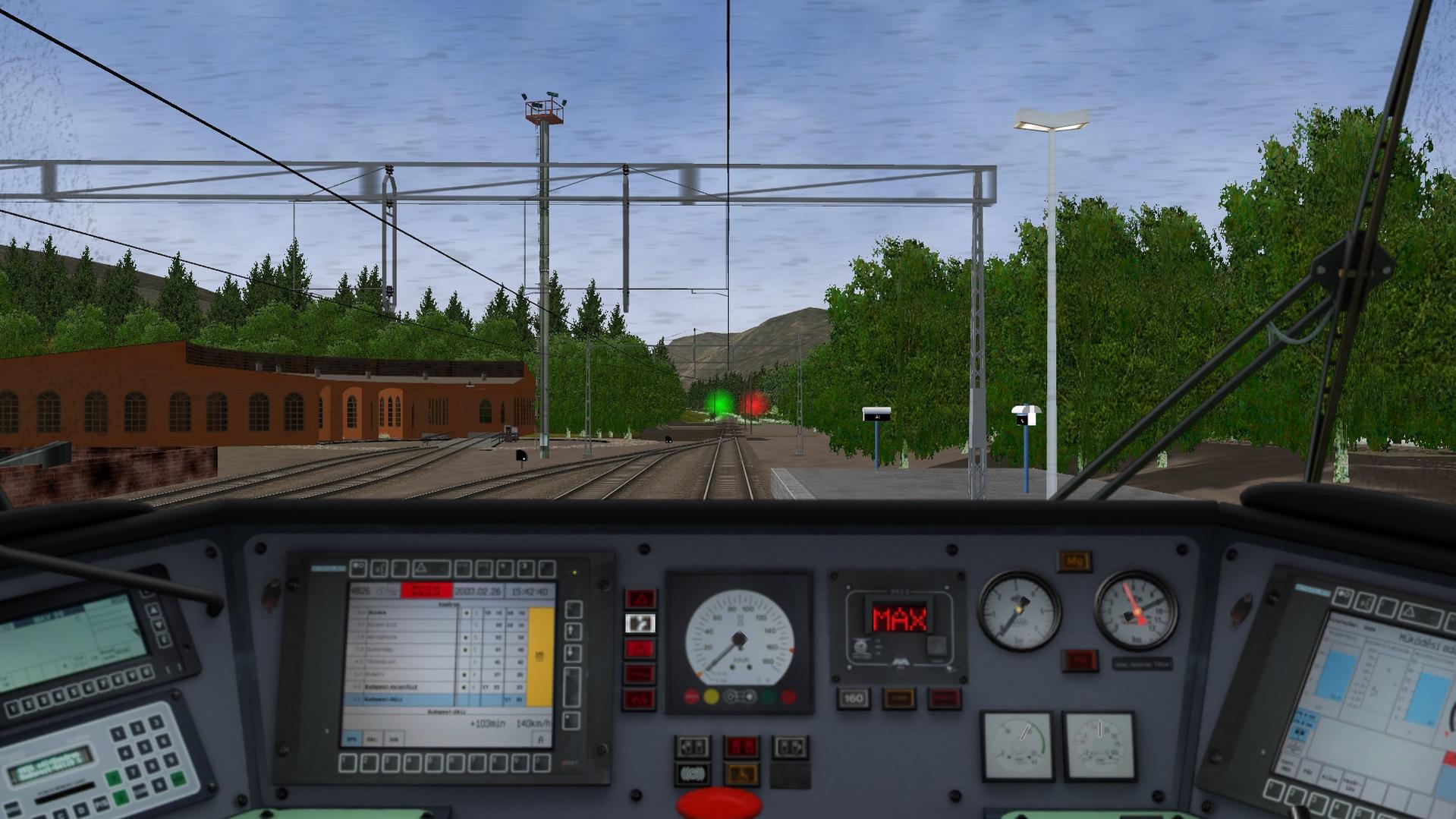This screenshot has width=1456, height=819.
Task: Click the oval horn symbol button
Action: (x=692, y=774)
